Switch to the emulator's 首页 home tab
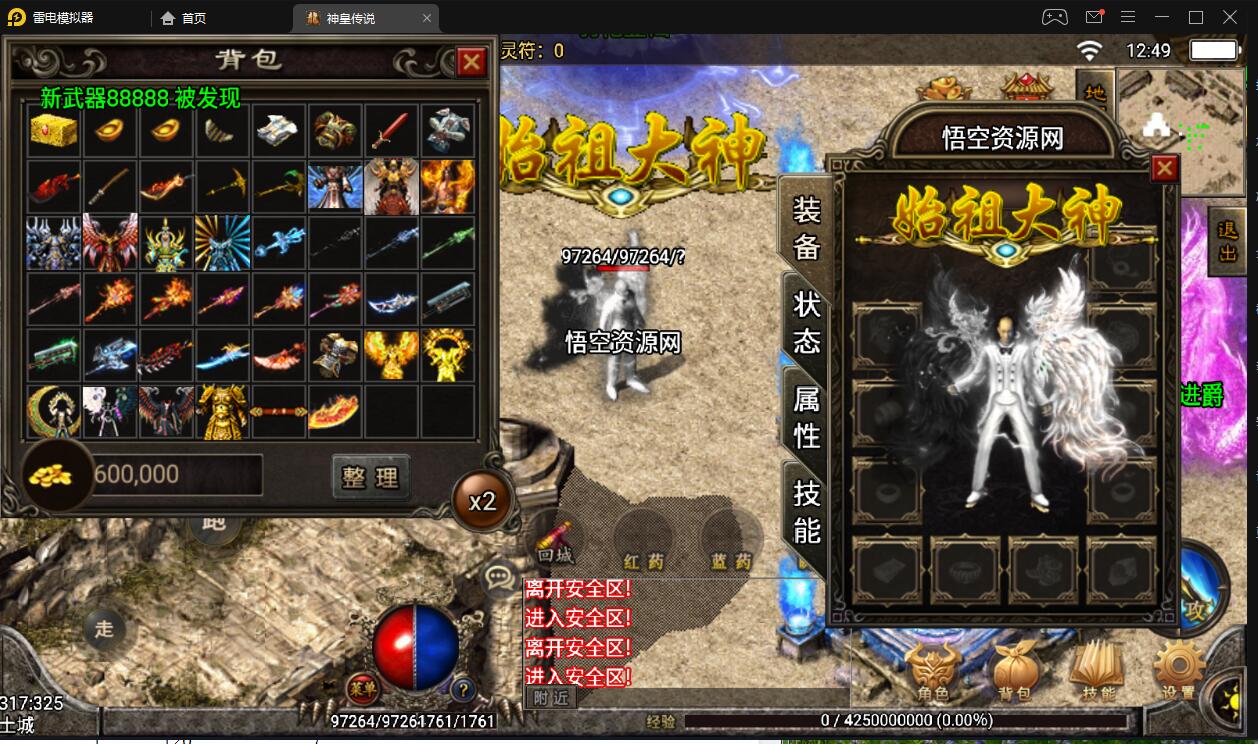 coord(184,18)
